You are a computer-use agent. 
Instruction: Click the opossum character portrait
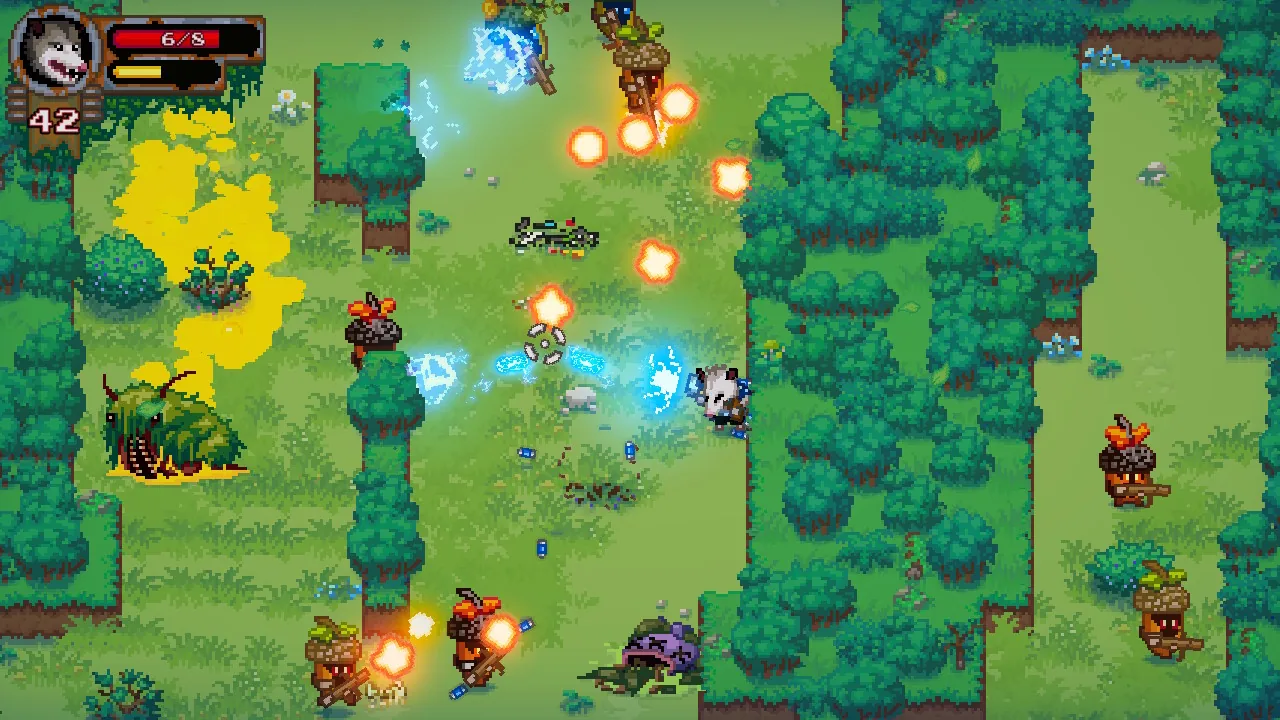(55, 52)
